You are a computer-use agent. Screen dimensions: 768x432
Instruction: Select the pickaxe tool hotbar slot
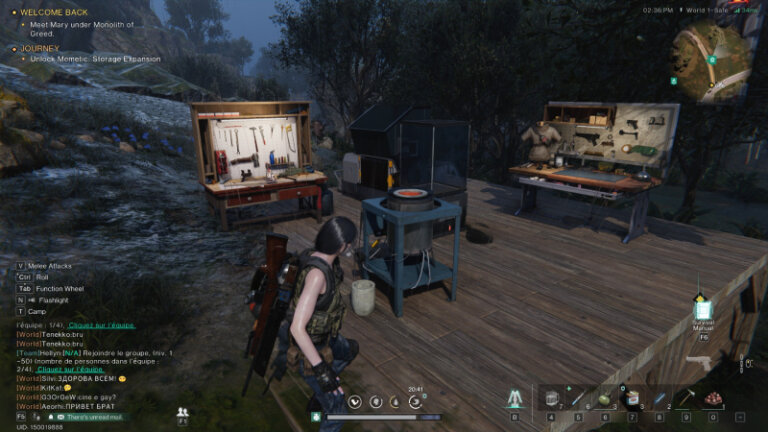coord(686,399)
